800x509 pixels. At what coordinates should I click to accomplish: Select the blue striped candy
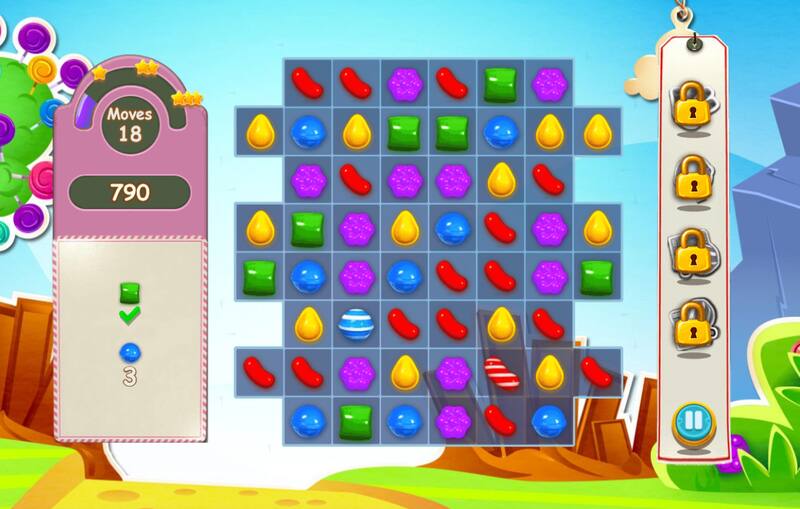point(355,323)
